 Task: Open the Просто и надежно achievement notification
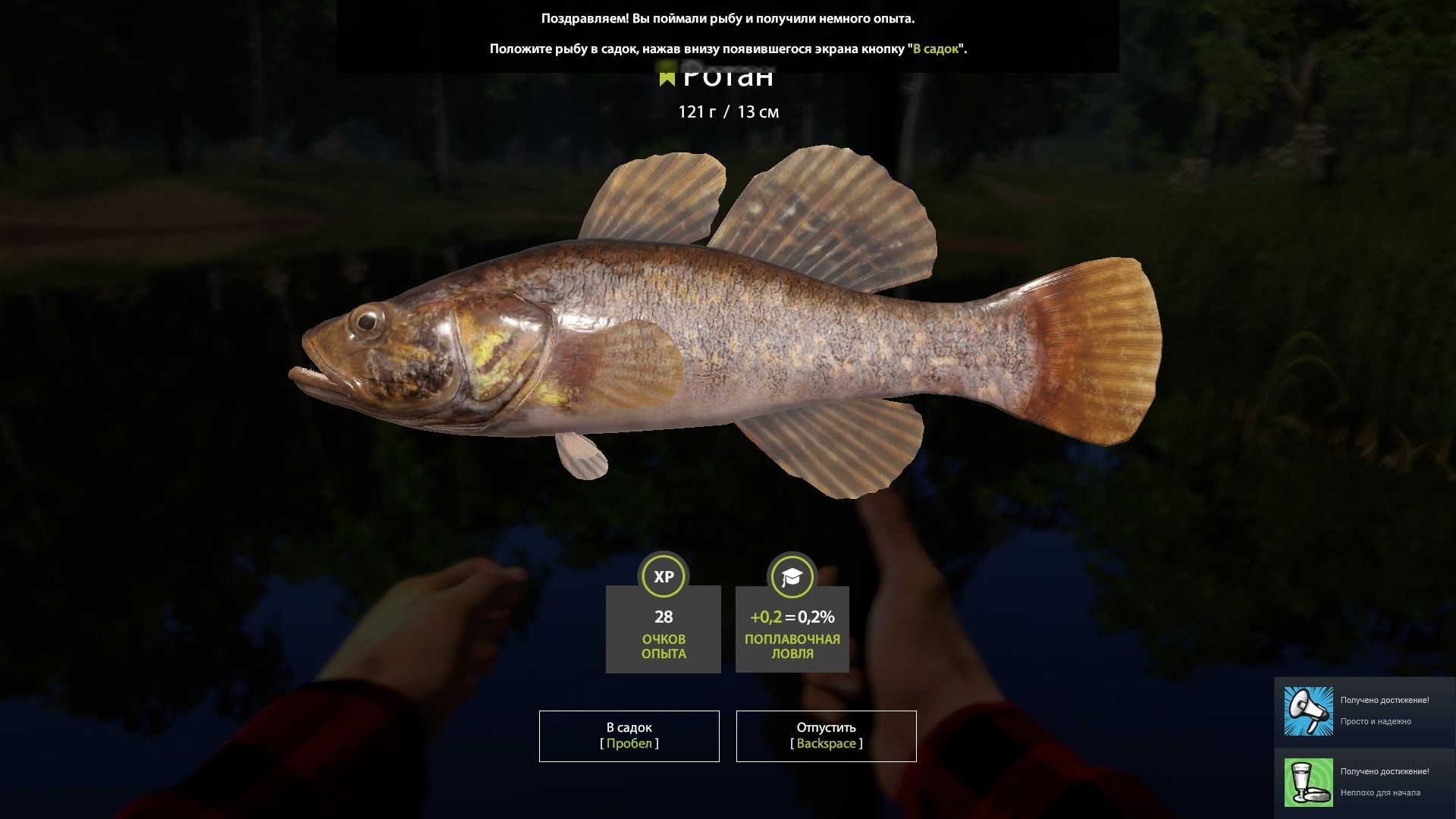(1365, 711)
